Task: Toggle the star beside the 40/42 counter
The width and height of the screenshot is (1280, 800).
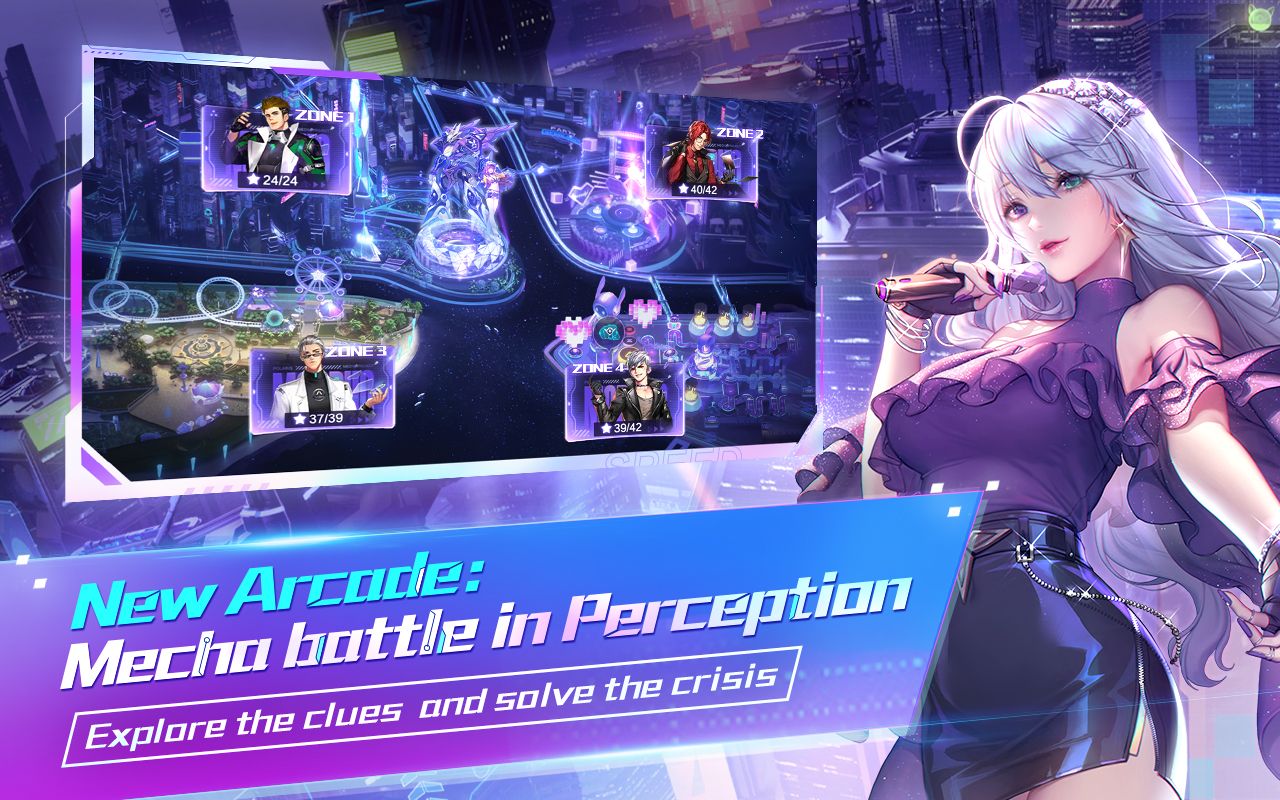Action: 684,190
